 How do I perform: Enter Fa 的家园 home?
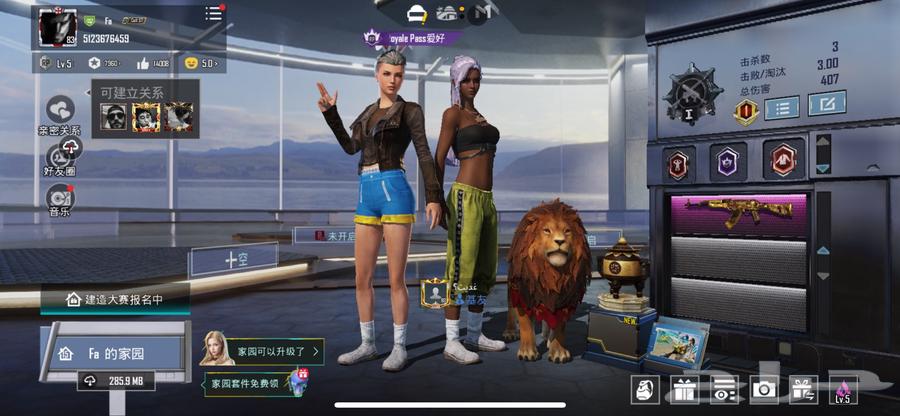coord(112,353)
